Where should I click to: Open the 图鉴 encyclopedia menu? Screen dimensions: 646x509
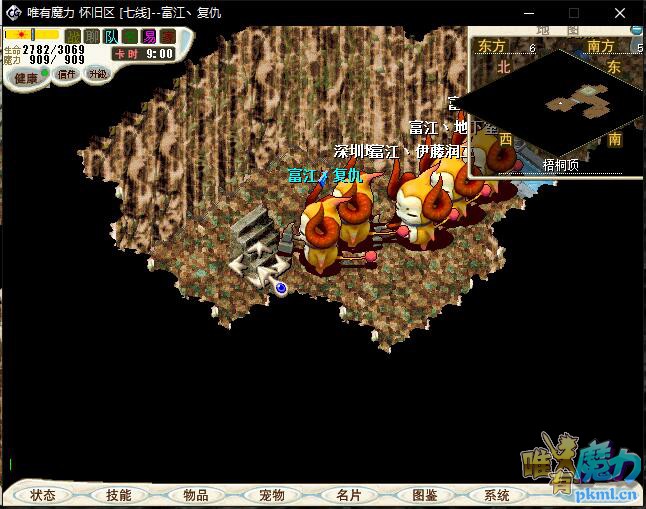pyautogui.click(x=424, y=495)
